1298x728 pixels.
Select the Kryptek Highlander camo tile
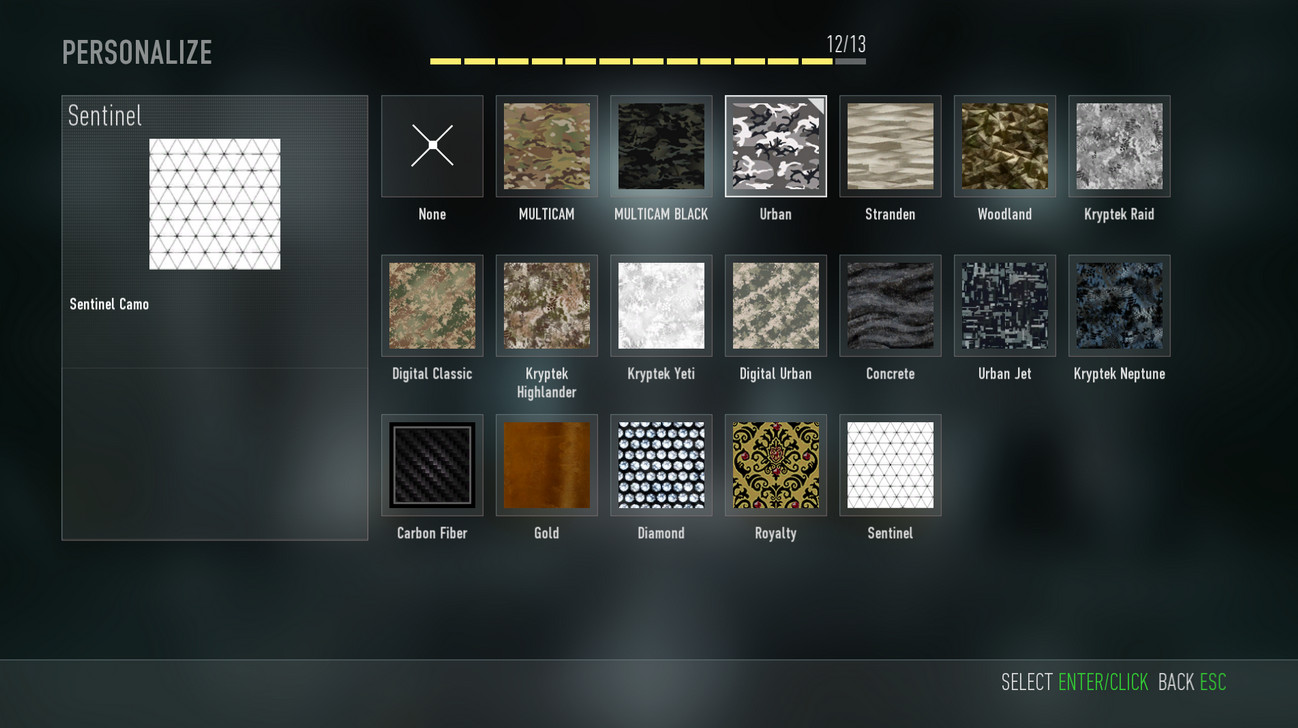point(546,306)
